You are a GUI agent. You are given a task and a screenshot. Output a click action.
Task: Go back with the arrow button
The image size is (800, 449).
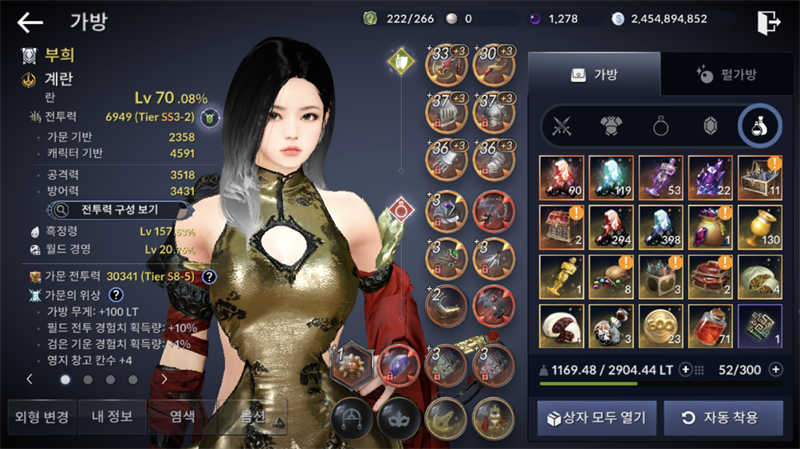click(x=30, y=22)
